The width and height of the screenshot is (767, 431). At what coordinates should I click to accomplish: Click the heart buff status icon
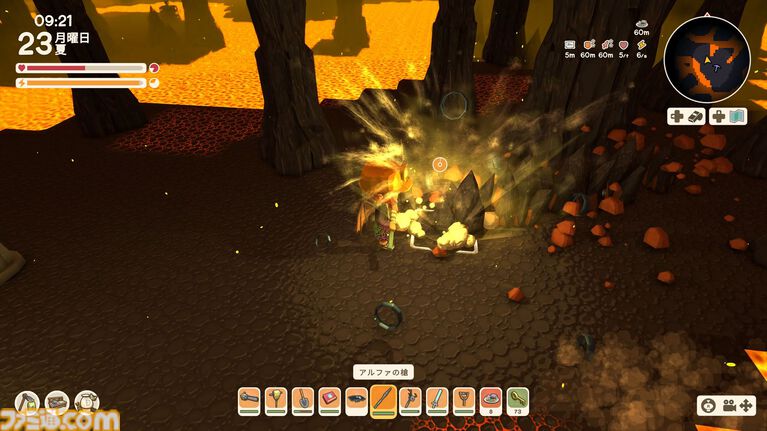(623, 45)
